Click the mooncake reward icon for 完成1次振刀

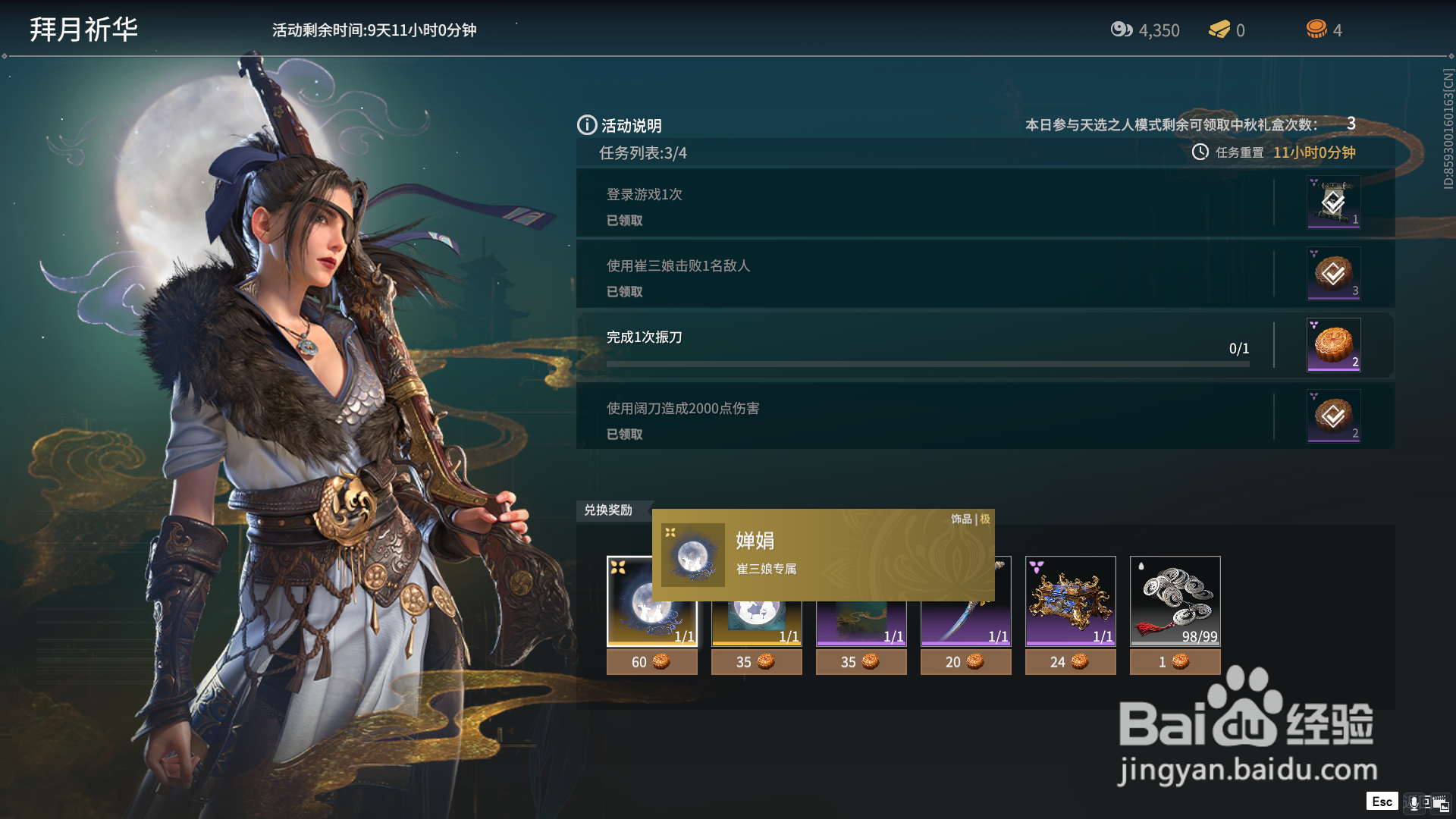(1332, 345)
